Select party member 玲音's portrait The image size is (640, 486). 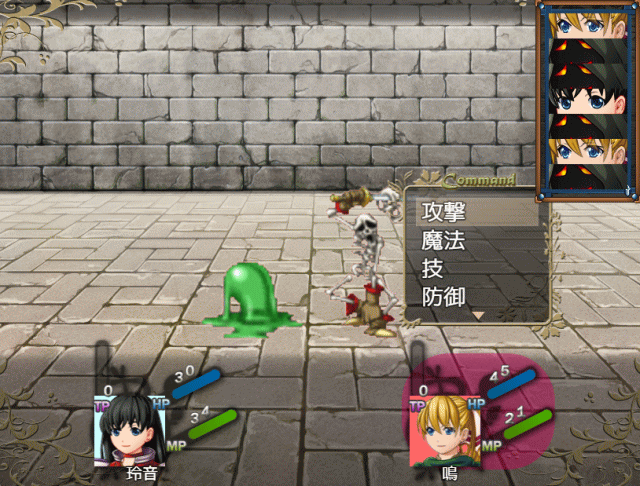coord(127,428)
